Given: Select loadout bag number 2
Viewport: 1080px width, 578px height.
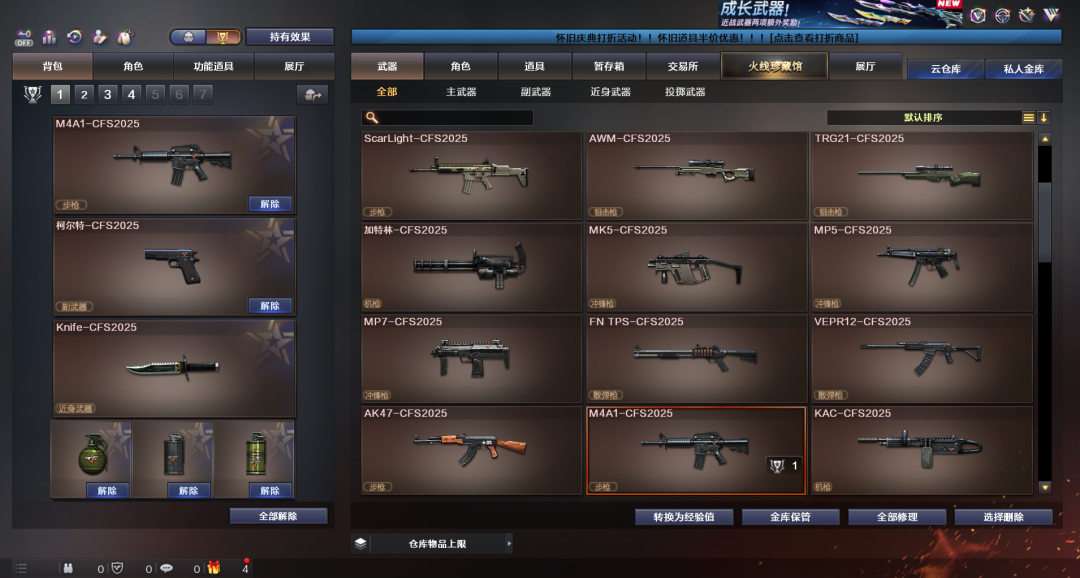Looking at the screenshot, I should tap(84, 94).
